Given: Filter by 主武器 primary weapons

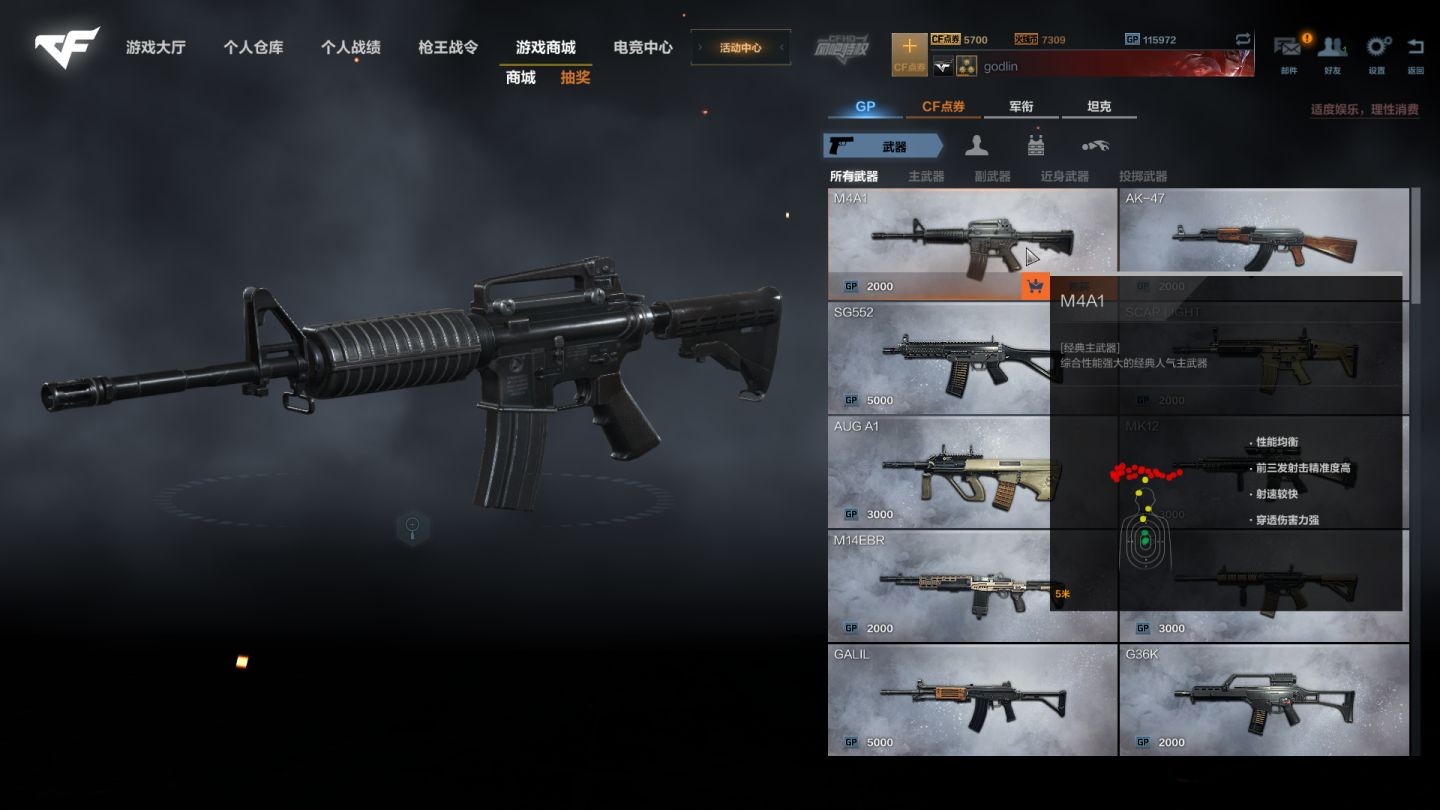Looking at the screenshot, I should pyautogui.click(x=926, y=176).
